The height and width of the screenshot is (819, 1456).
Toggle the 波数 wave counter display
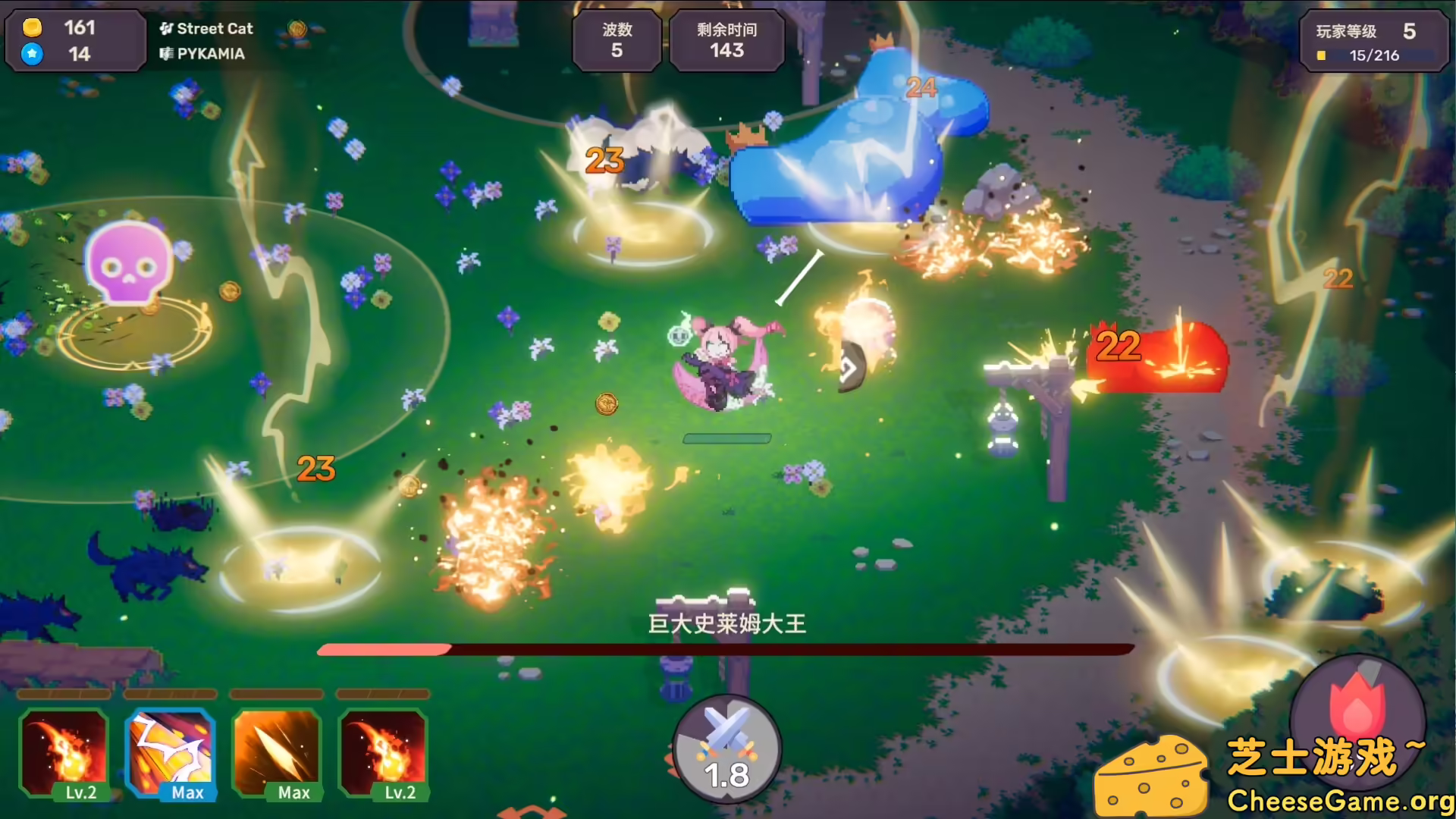click(x=617, y=41)
